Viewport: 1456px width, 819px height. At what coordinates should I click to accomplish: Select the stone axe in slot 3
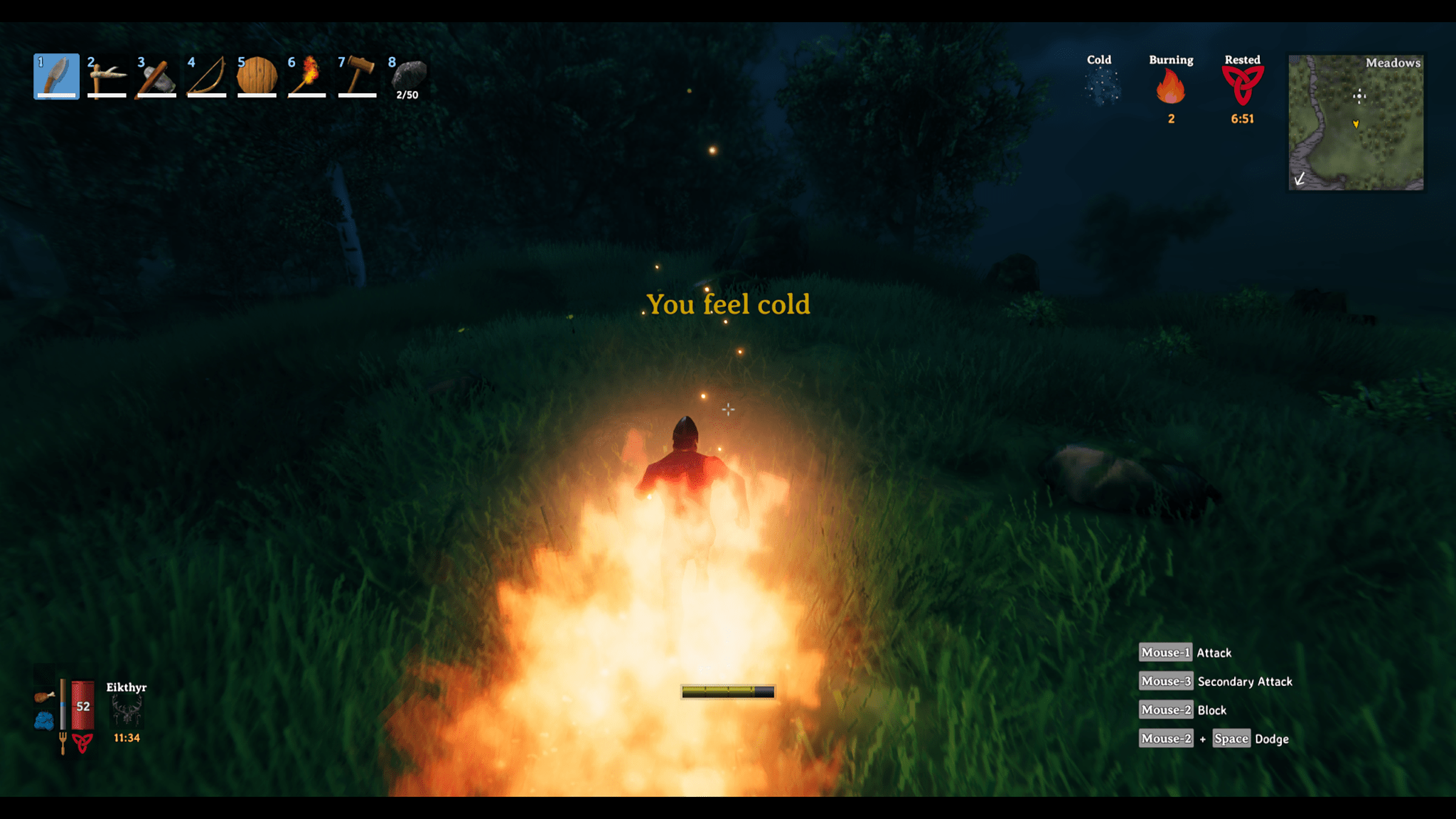[x=156, y=75]
